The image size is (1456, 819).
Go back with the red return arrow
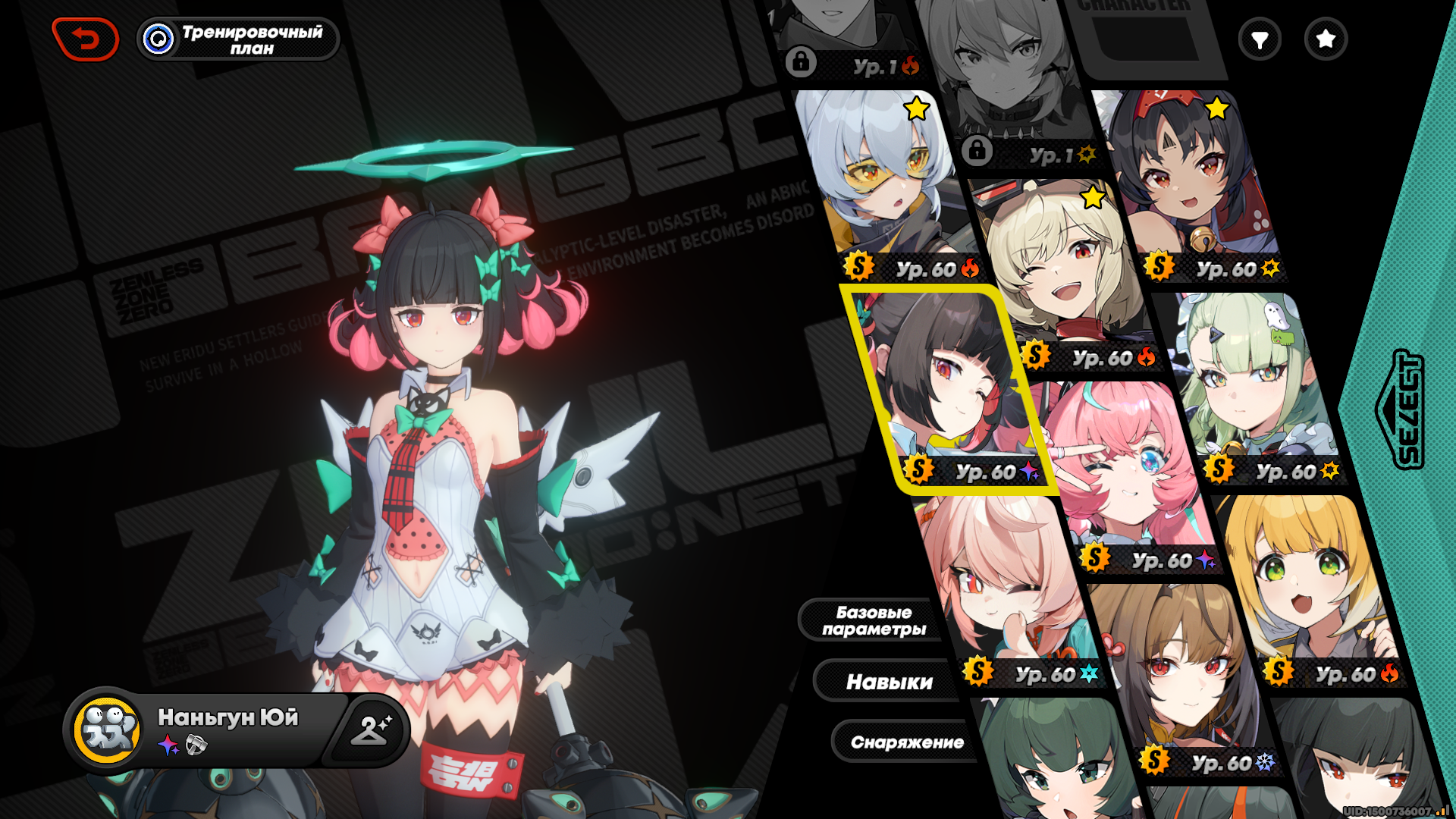(x=85, y=39)
